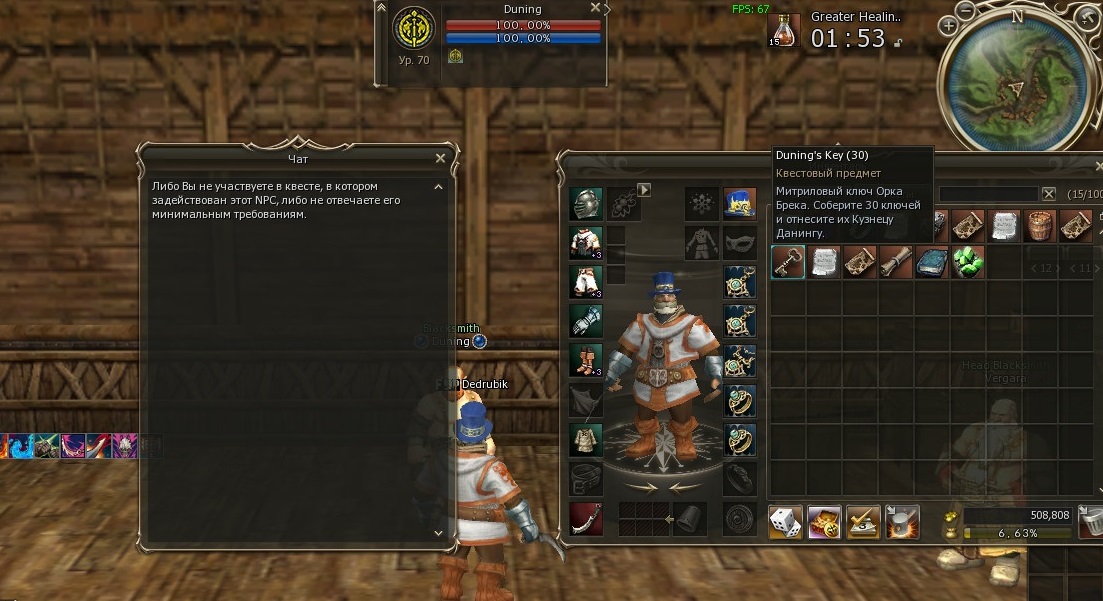Image resolution: width=1103 pixels, height=601 pixels.
Task: Clear the inventory search field with X
Action: point(1048,194)
